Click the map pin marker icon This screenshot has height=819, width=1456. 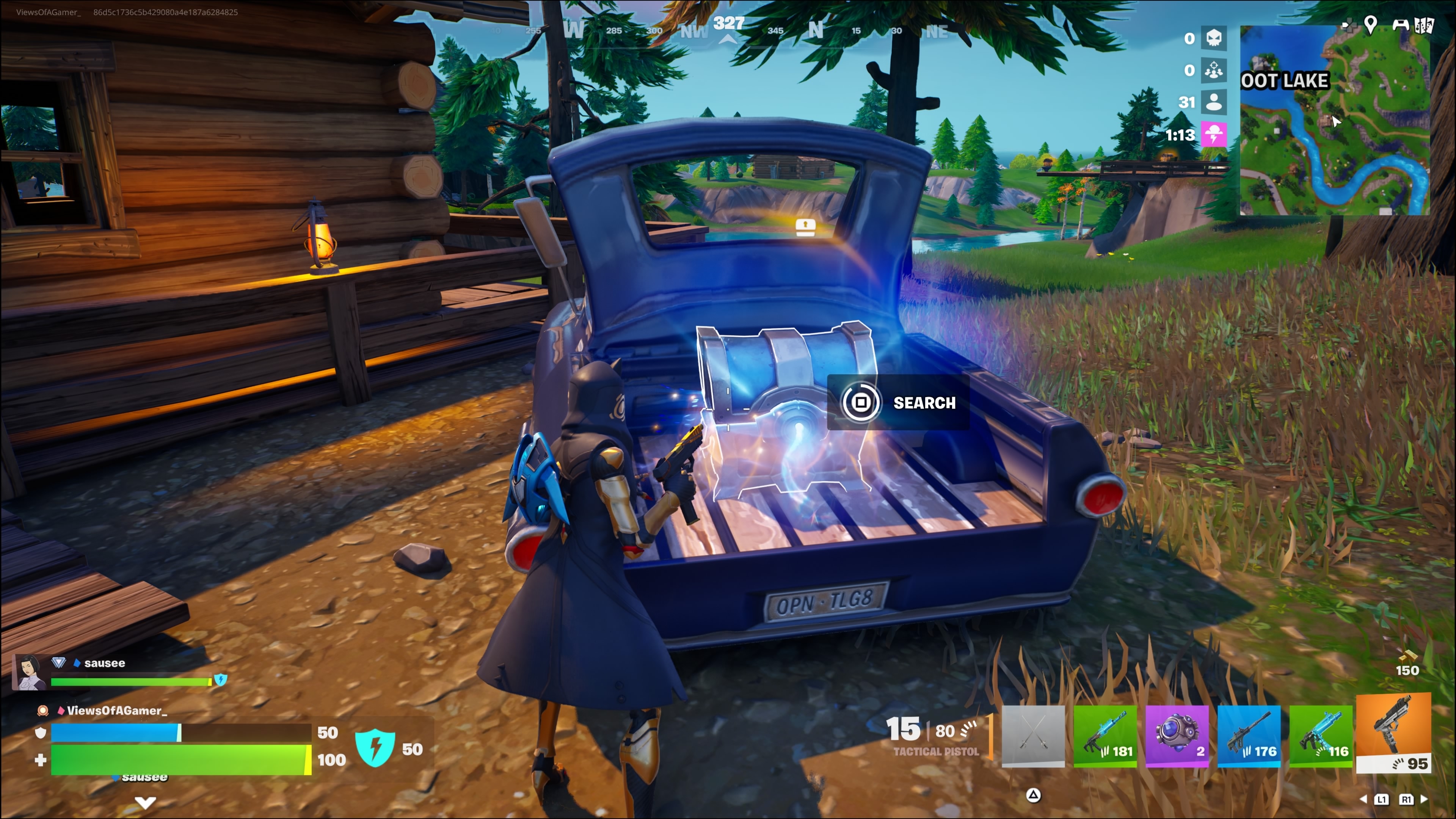1370,24
